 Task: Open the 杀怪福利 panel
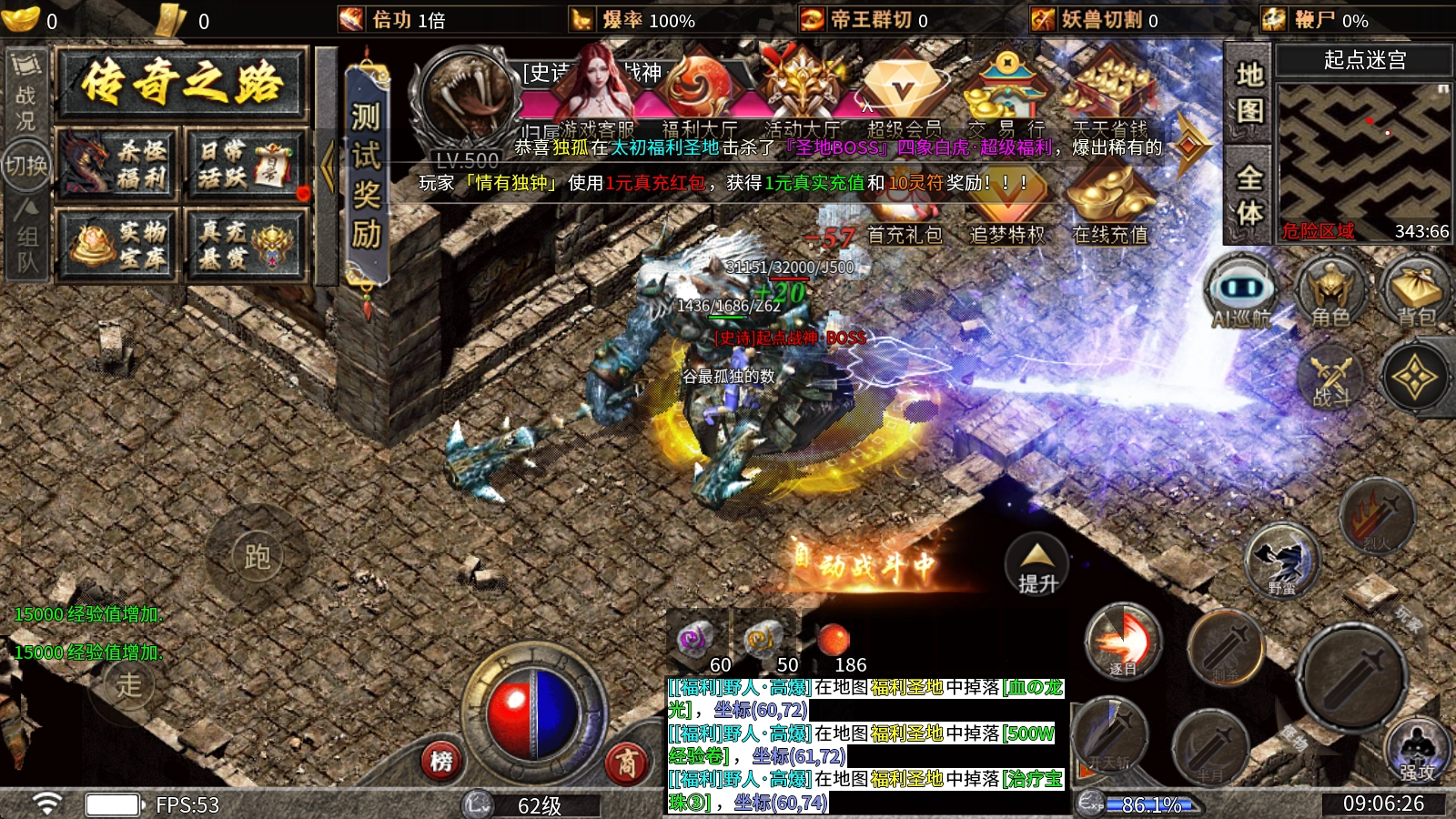tap(116, 165)
